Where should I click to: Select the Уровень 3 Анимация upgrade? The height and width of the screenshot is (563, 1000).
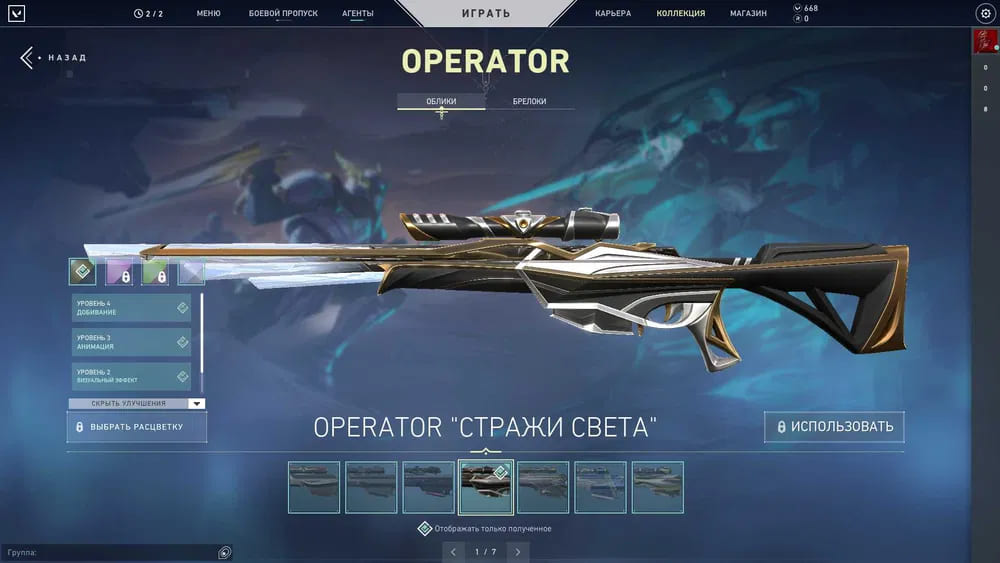(x=131, y=342)
